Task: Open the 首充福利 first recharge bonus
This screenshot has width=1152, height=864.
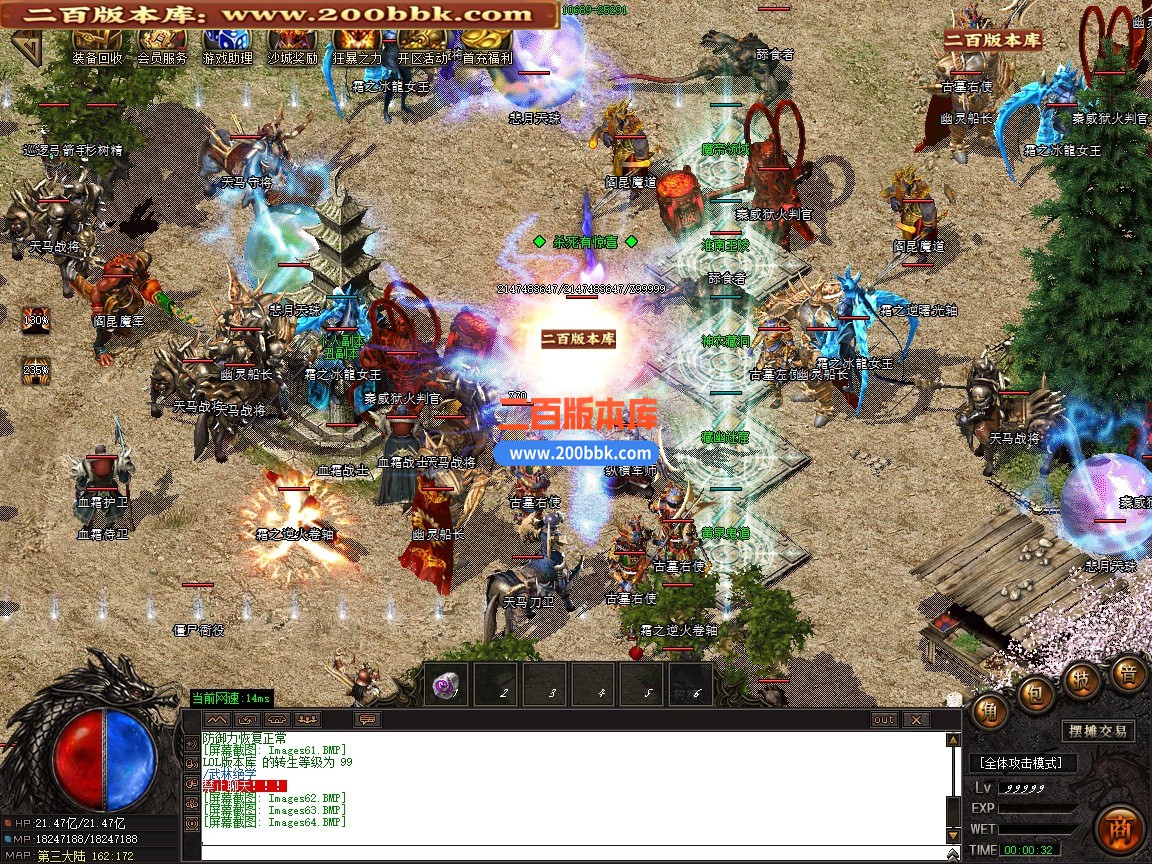Action: click(487, 45)
